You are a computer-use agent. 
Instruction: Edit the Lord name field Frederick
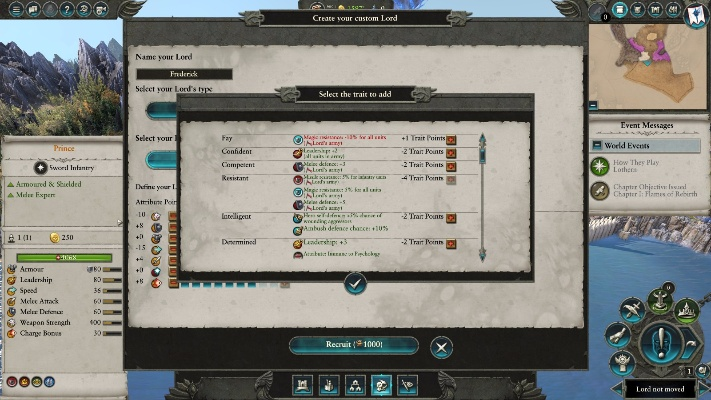coord(184,74)
